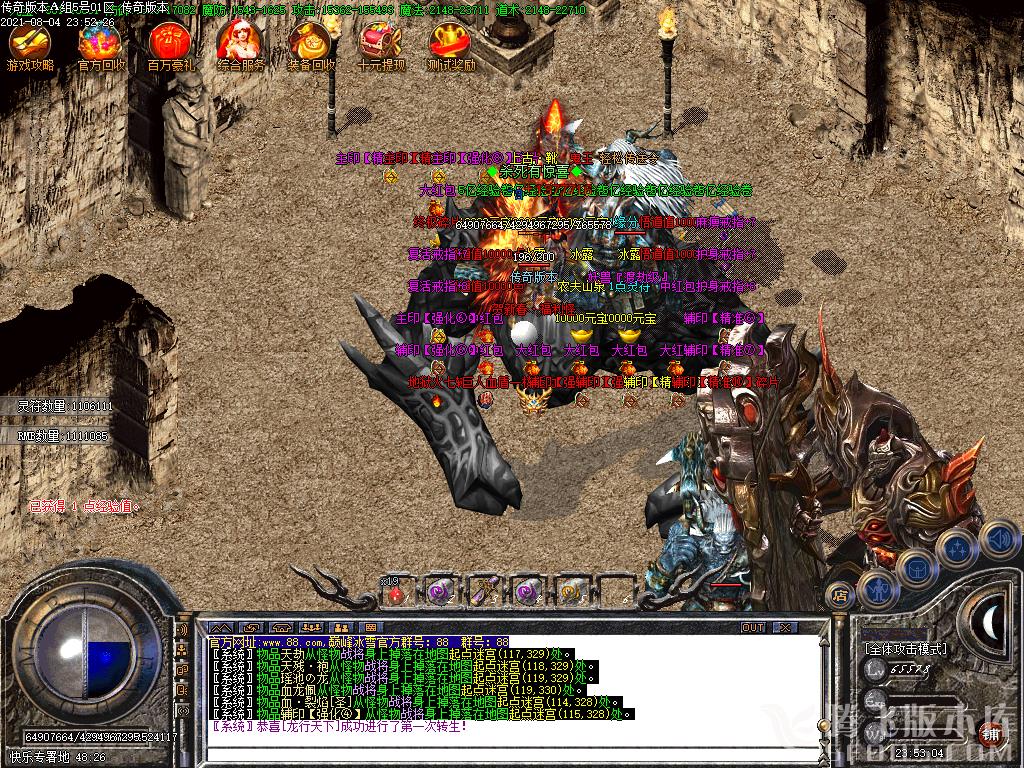Open the skills sparkle round button
Image resolution: width=1024 pixels, height=768 pixels.
click(x=958, y=547)
